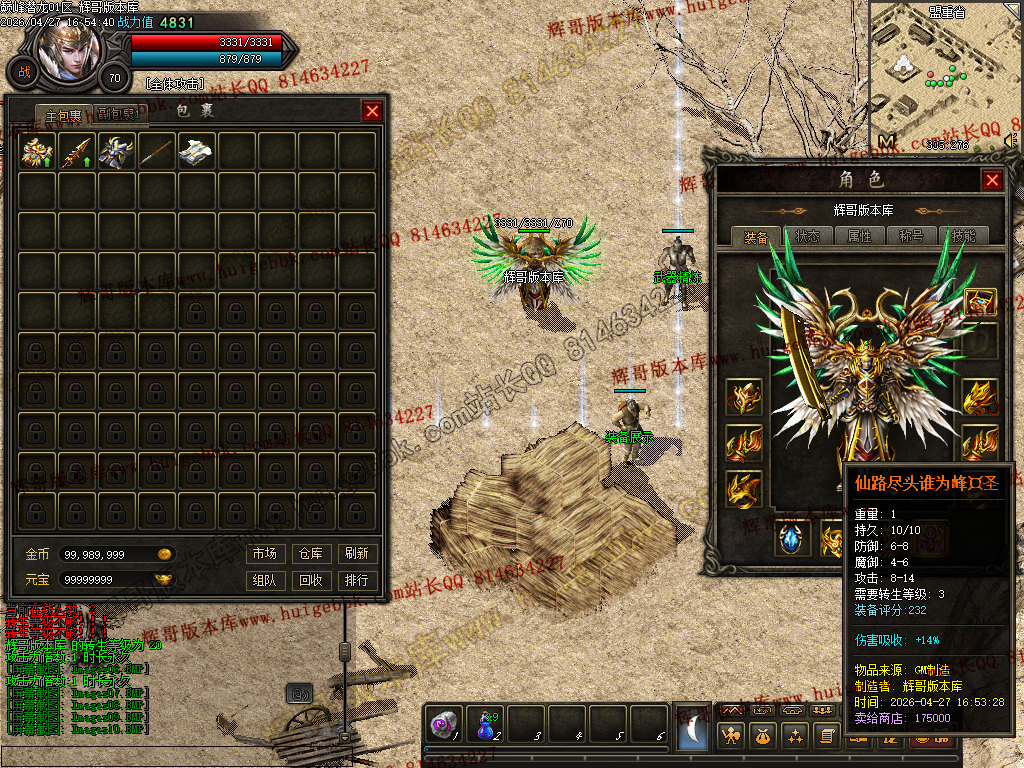1024x768 pixels.
Task: Open the 仓库 warehouse
Action: point(310,553)
